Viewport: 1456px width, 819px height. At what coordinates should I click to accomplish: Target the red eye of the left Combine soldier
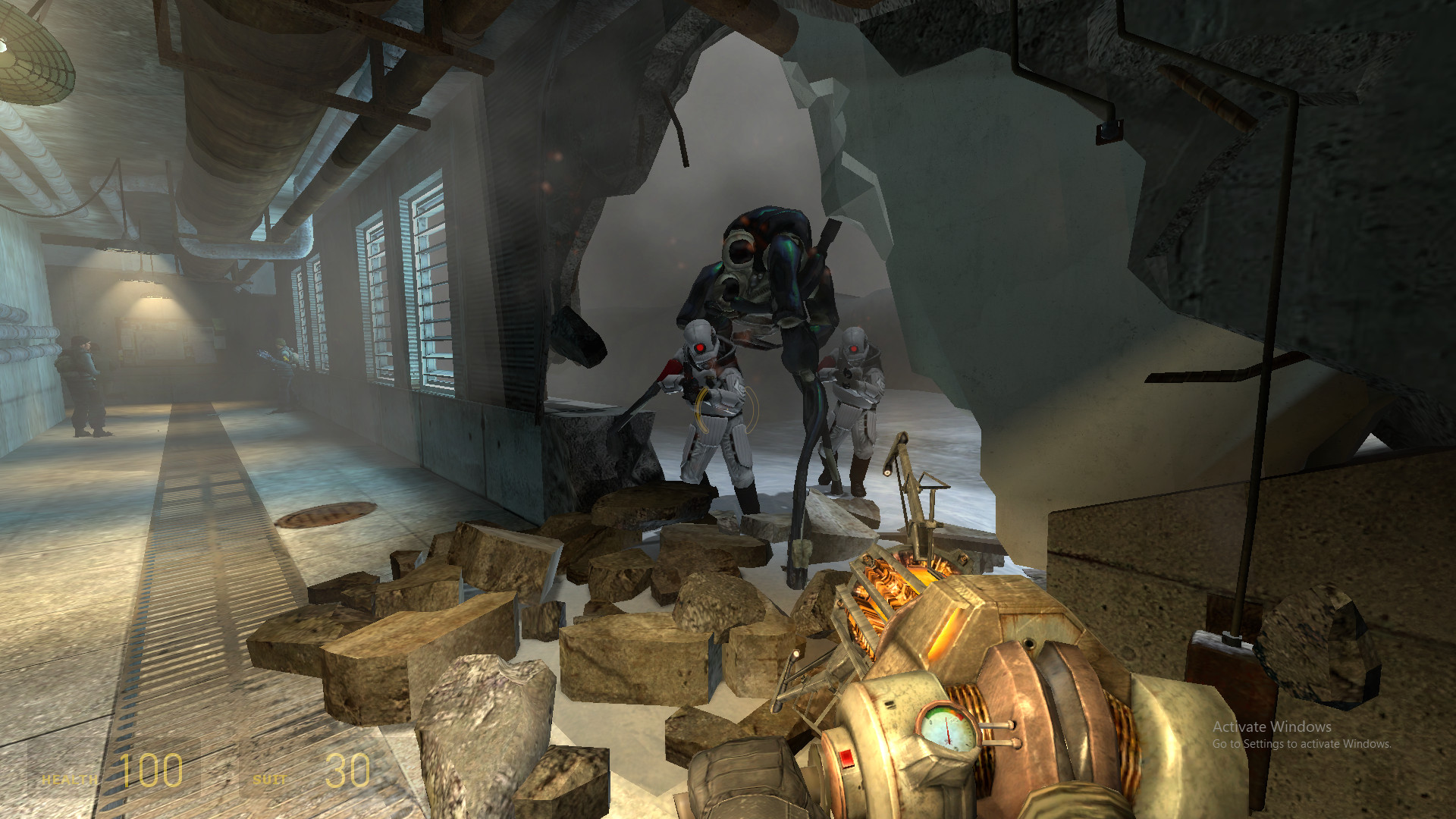699,348
